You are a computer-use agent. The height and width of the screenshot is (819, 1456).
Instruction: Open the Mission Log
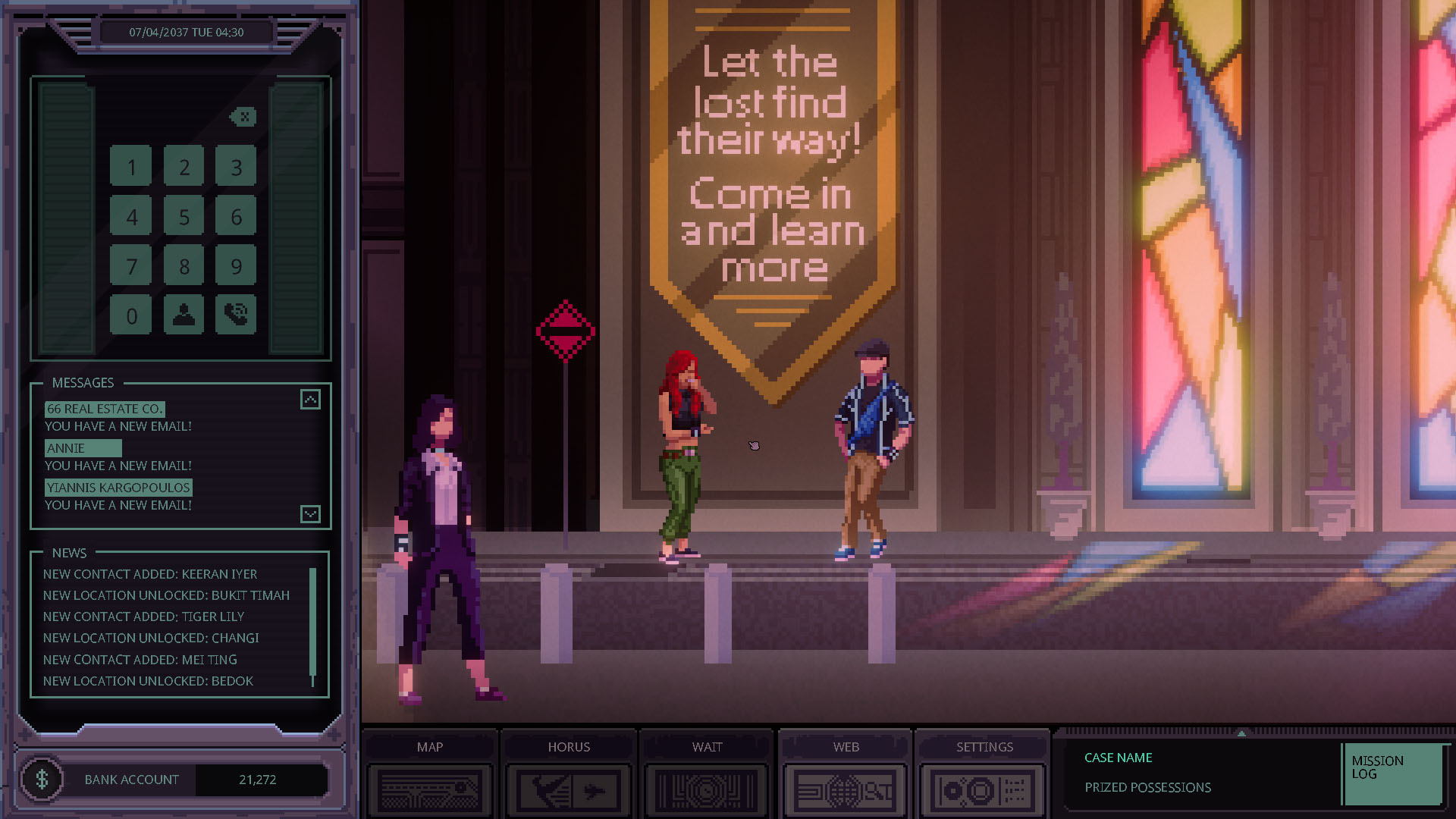(x=1392, y=773)
